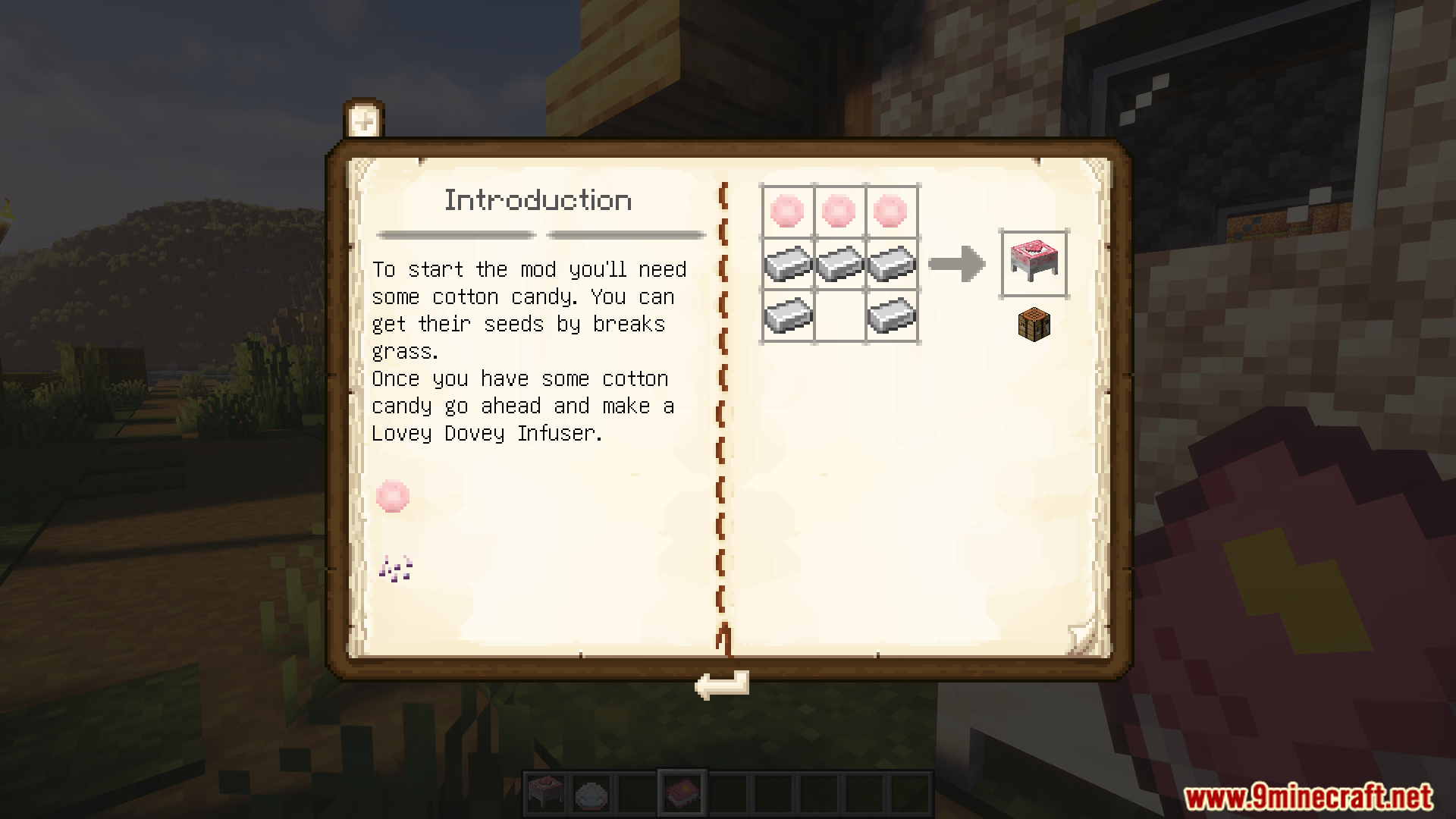Select the crafting table icon under the recipe output
Screen dimensions: 1456x819
pos(1034,324)
